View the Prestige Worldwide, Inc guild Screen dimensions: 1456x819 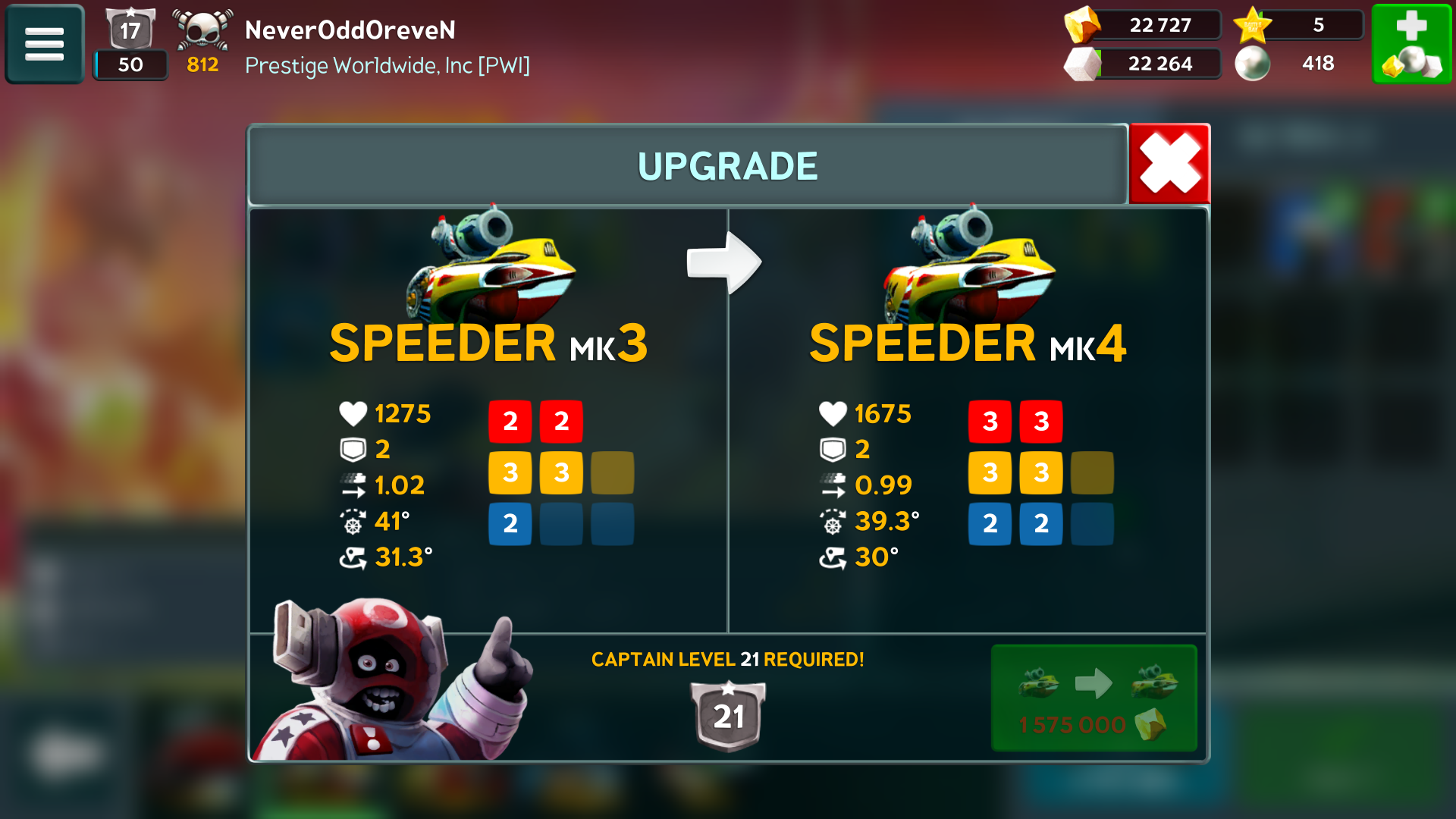[x=387, y=66]
